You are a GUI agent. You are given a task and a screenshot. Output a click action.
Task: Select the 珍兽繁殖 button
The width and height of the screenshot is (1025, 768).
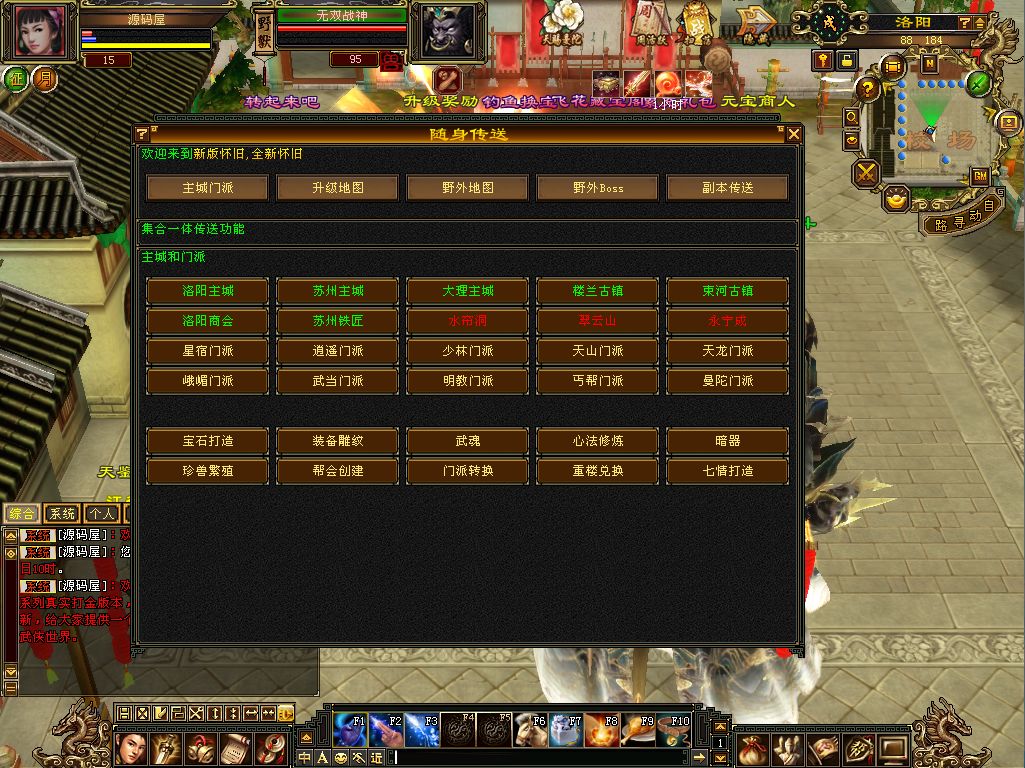[x=208, y=470]
